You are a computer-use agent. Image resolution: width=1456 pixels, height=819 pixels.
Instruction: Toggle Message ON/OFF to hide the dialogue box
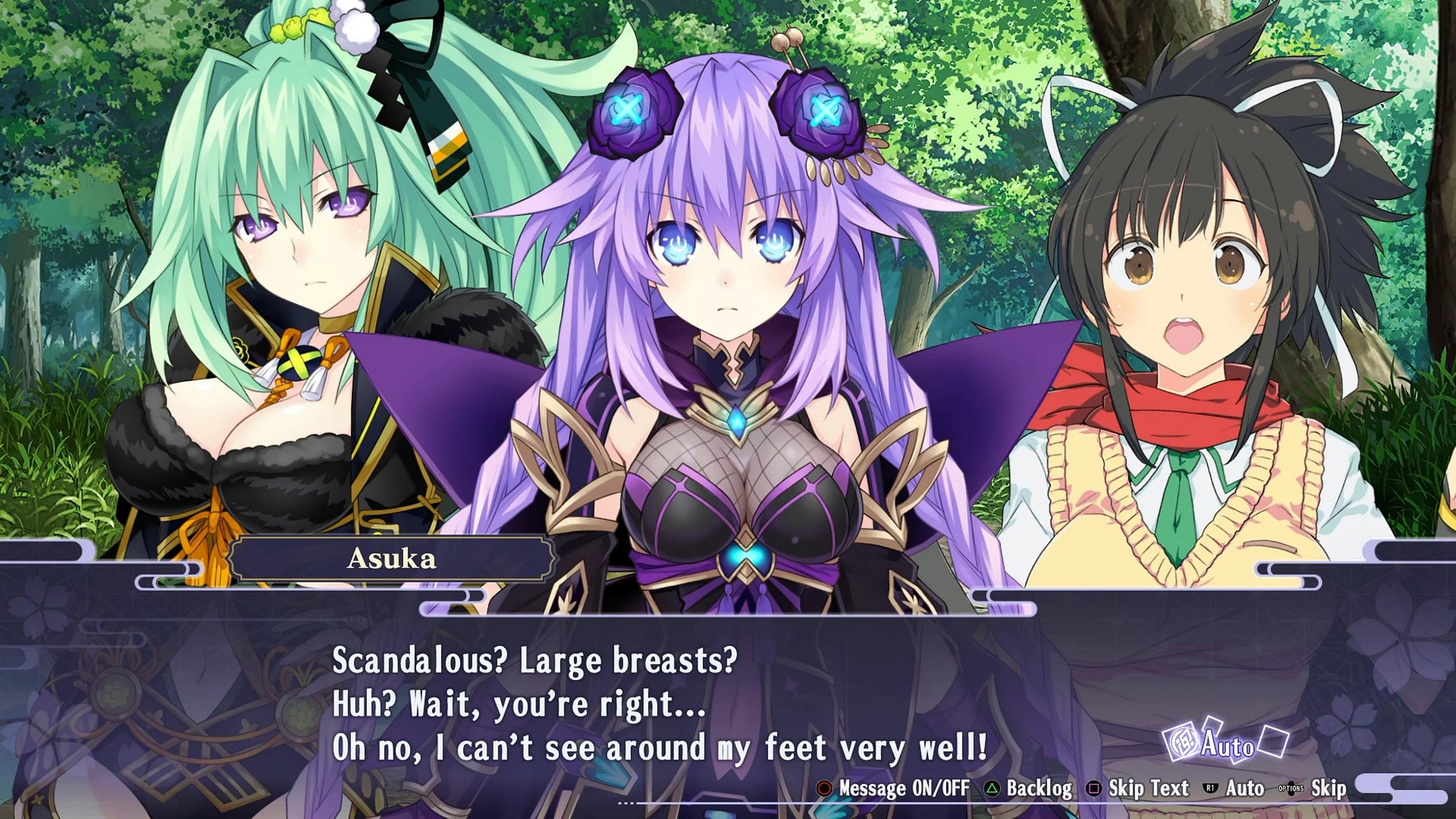[x=904, y=788]
